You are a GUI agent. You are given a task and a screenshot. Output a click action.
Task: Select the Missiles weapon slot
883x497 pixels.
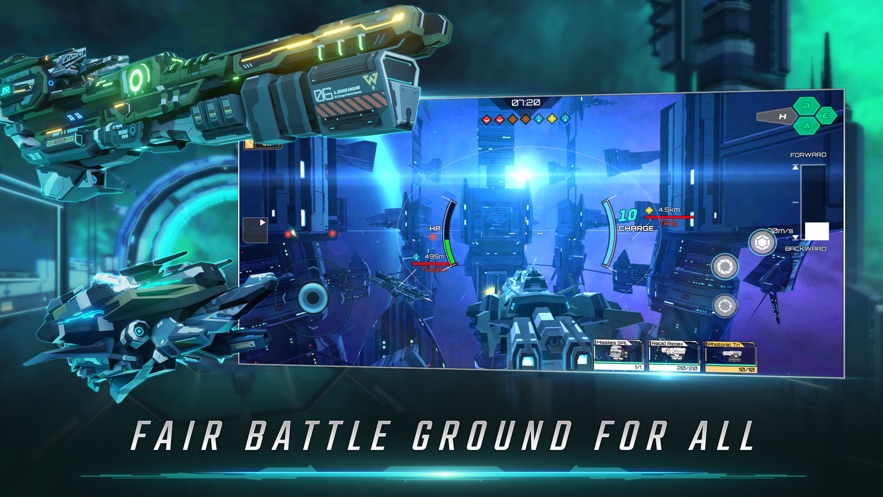click(x=618, y=355)
